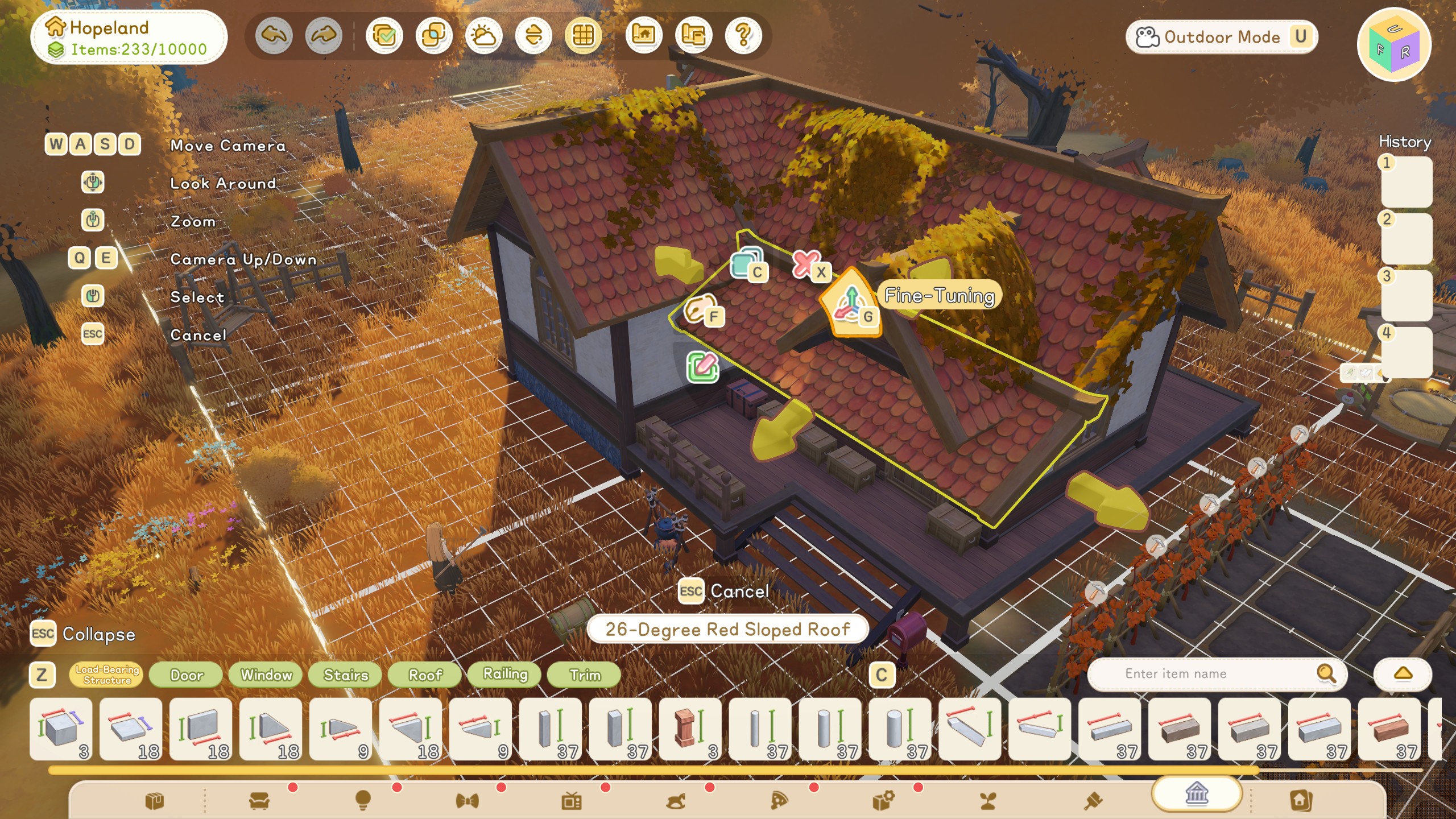Undo the last build action

[x=274, y=35]
